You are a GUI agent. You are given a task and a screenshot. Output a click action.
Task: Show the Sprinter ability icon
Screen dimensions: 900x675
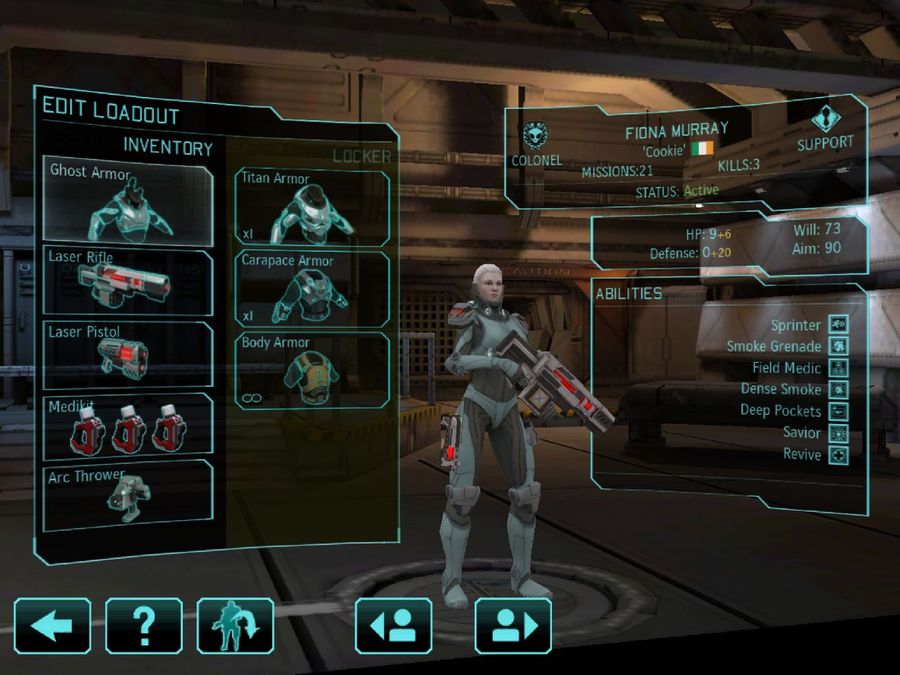[x=838, y=325]
